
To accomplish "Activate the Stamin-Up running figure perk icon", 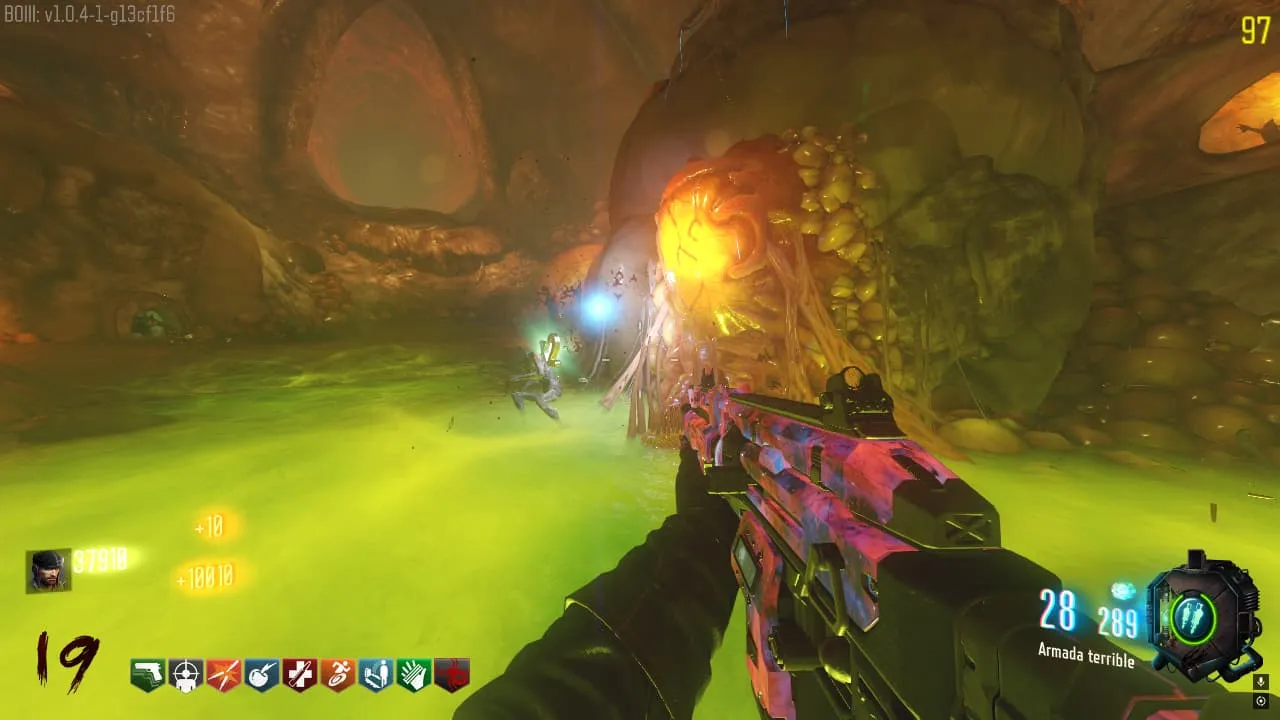I will [338, 675].
